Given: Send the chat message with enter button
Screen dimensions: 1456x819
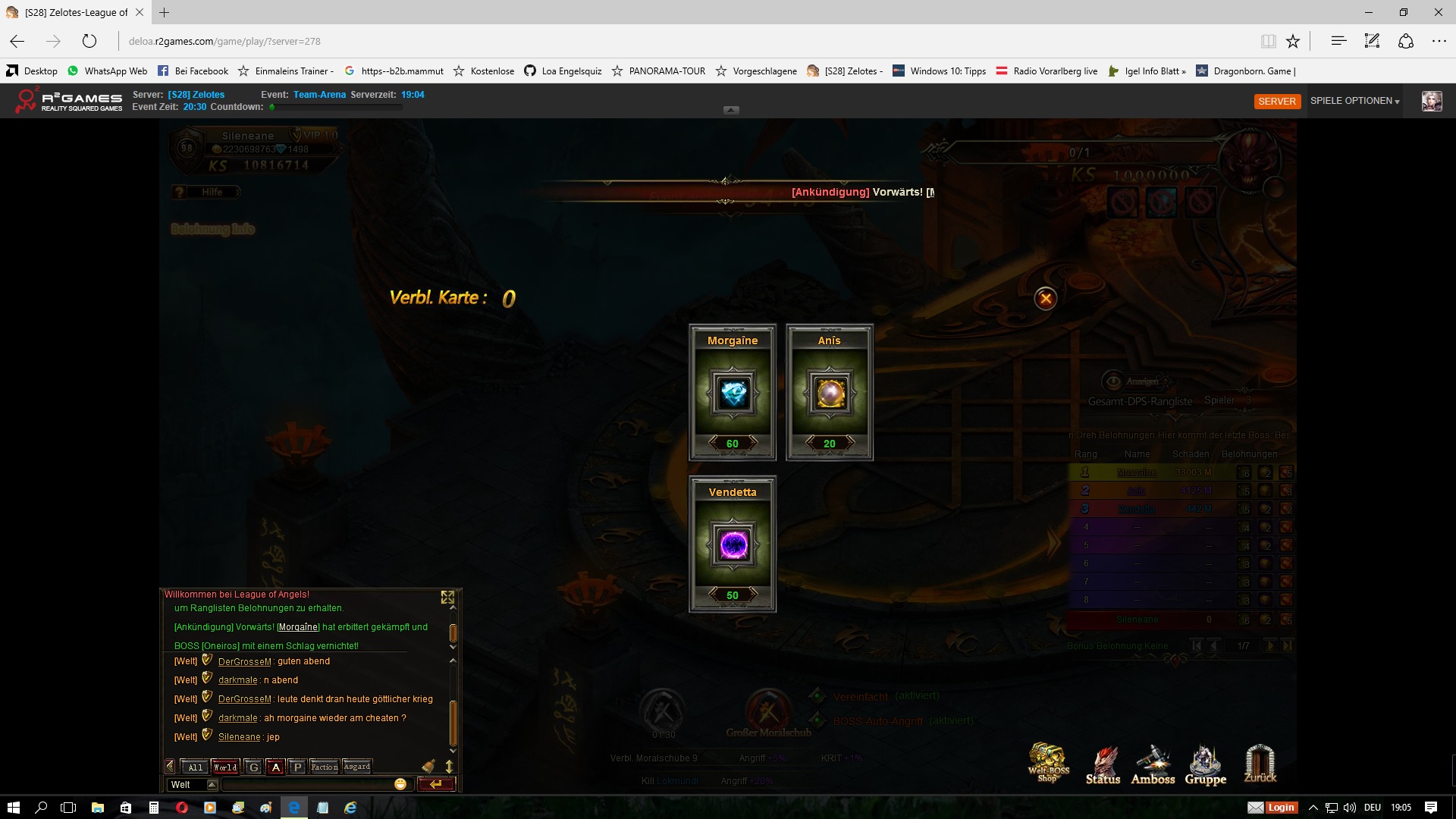Looking at the screenshot, I should pyautogui.click(x=436, y=784).
